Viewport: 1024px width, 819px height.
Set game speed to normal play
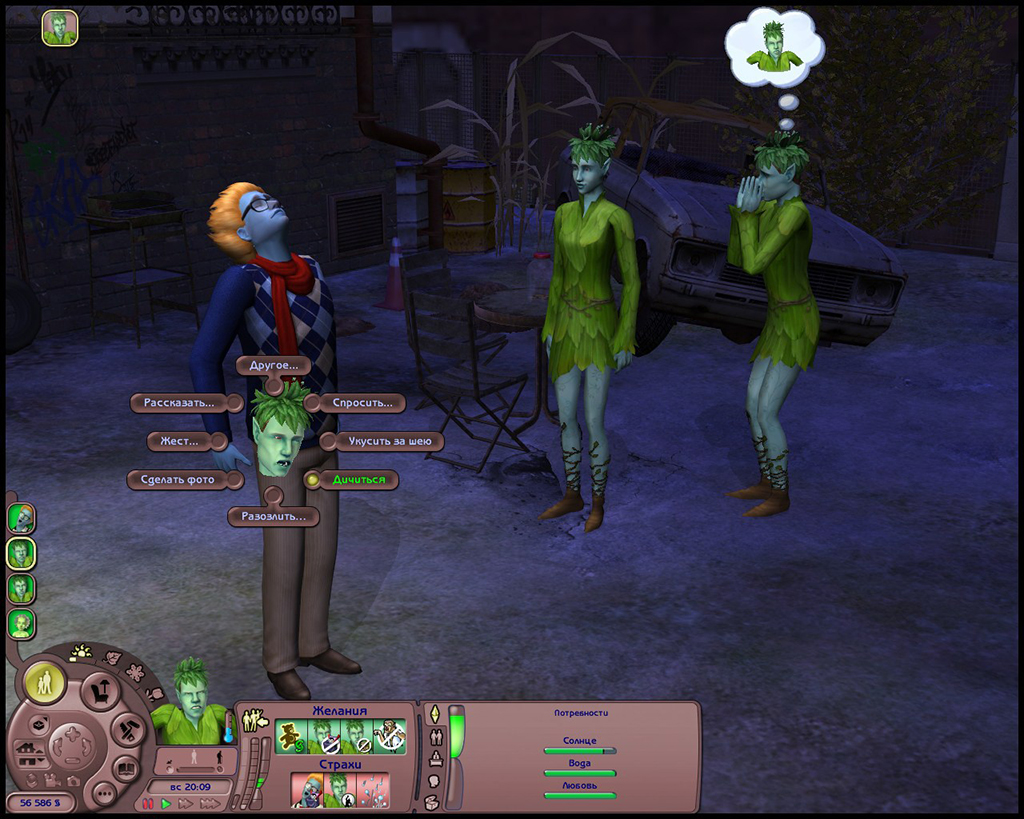tap(166, 803)
